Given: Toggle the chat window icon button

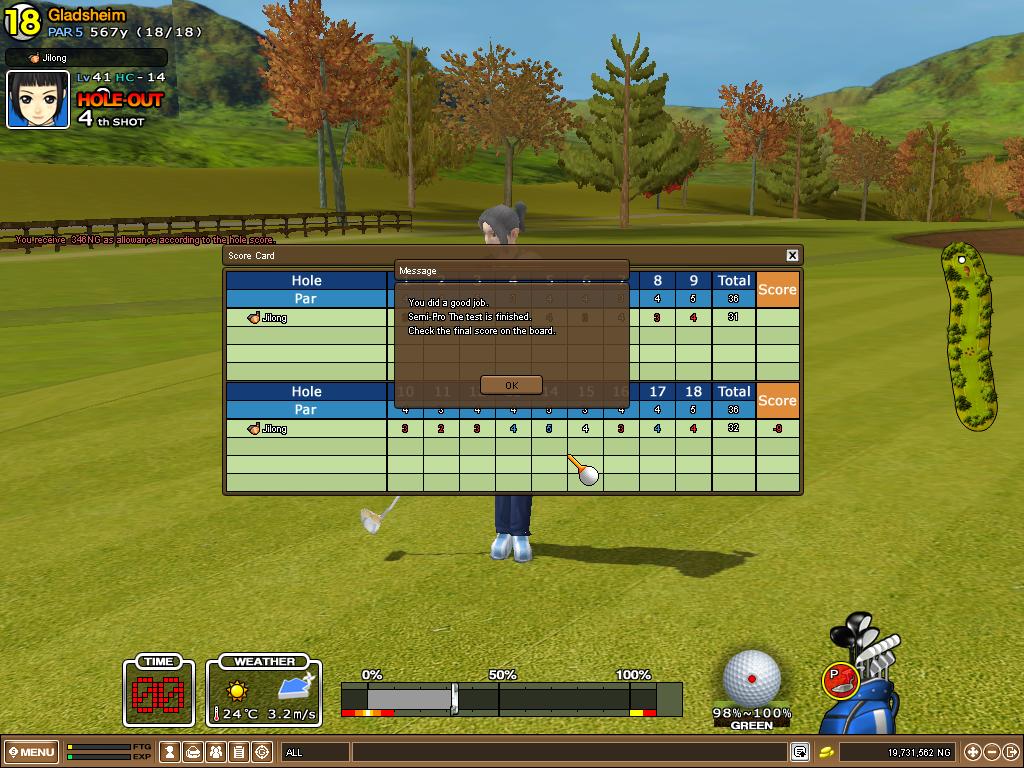Looking at the screenshot, I should pyautogui.click(x=800, y=752).
